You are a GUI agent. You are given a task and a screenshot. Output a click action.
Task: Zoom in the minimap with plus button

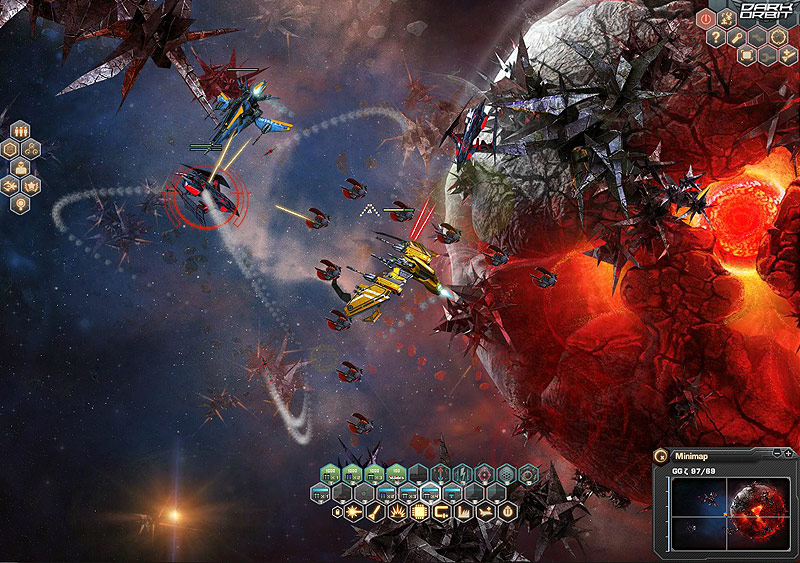[789, 454]
